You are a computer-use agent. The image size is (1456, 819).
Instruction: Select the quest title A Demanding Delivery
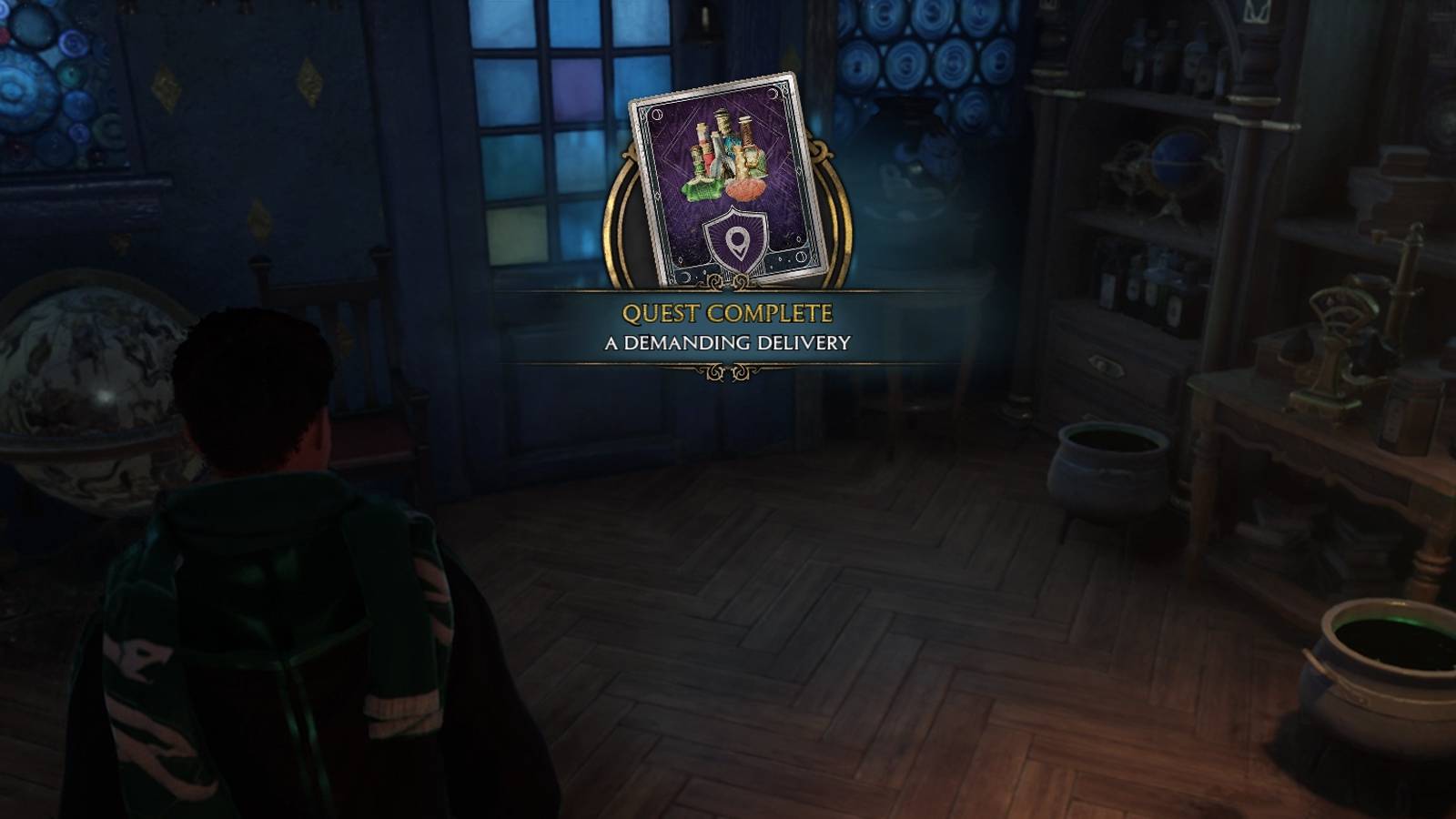click(726, 341)
